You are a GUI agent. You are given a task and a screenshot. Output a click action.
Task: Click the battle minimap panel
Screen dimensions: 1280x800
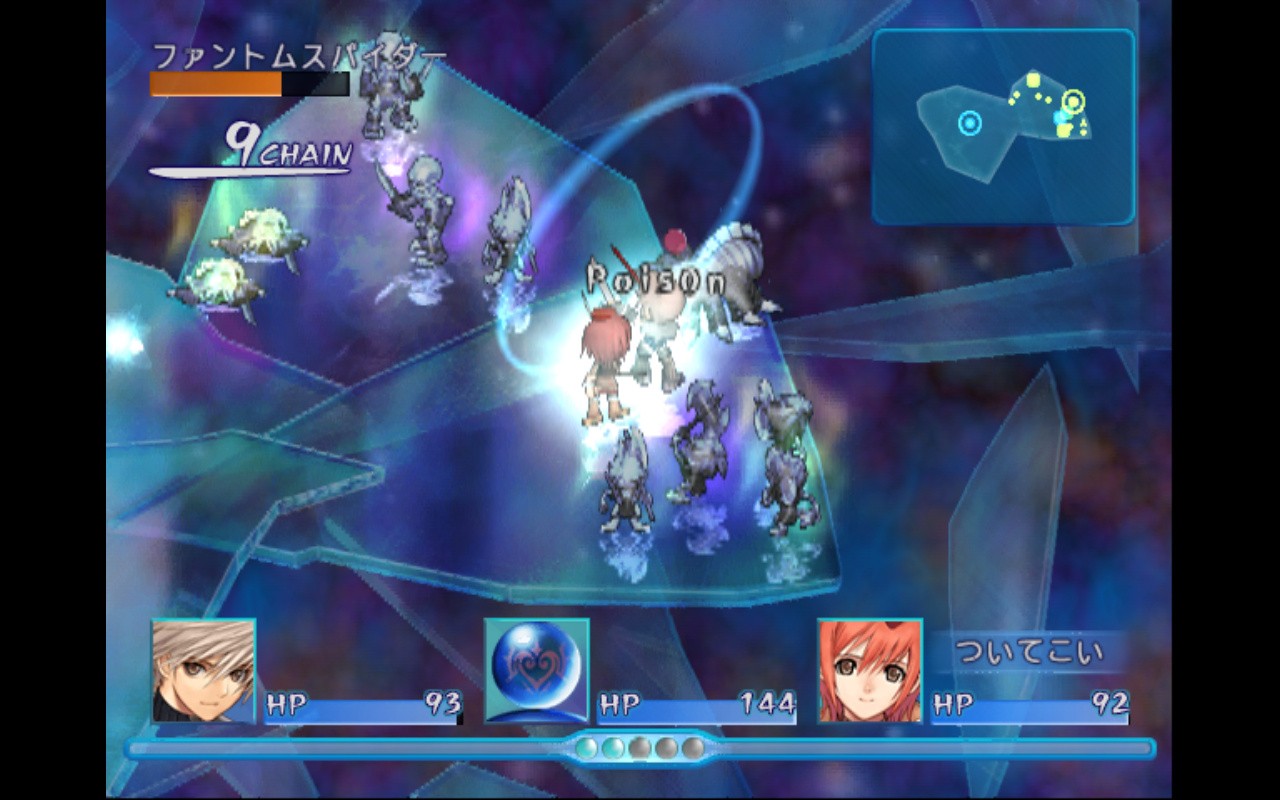[x=1003, y=126]
